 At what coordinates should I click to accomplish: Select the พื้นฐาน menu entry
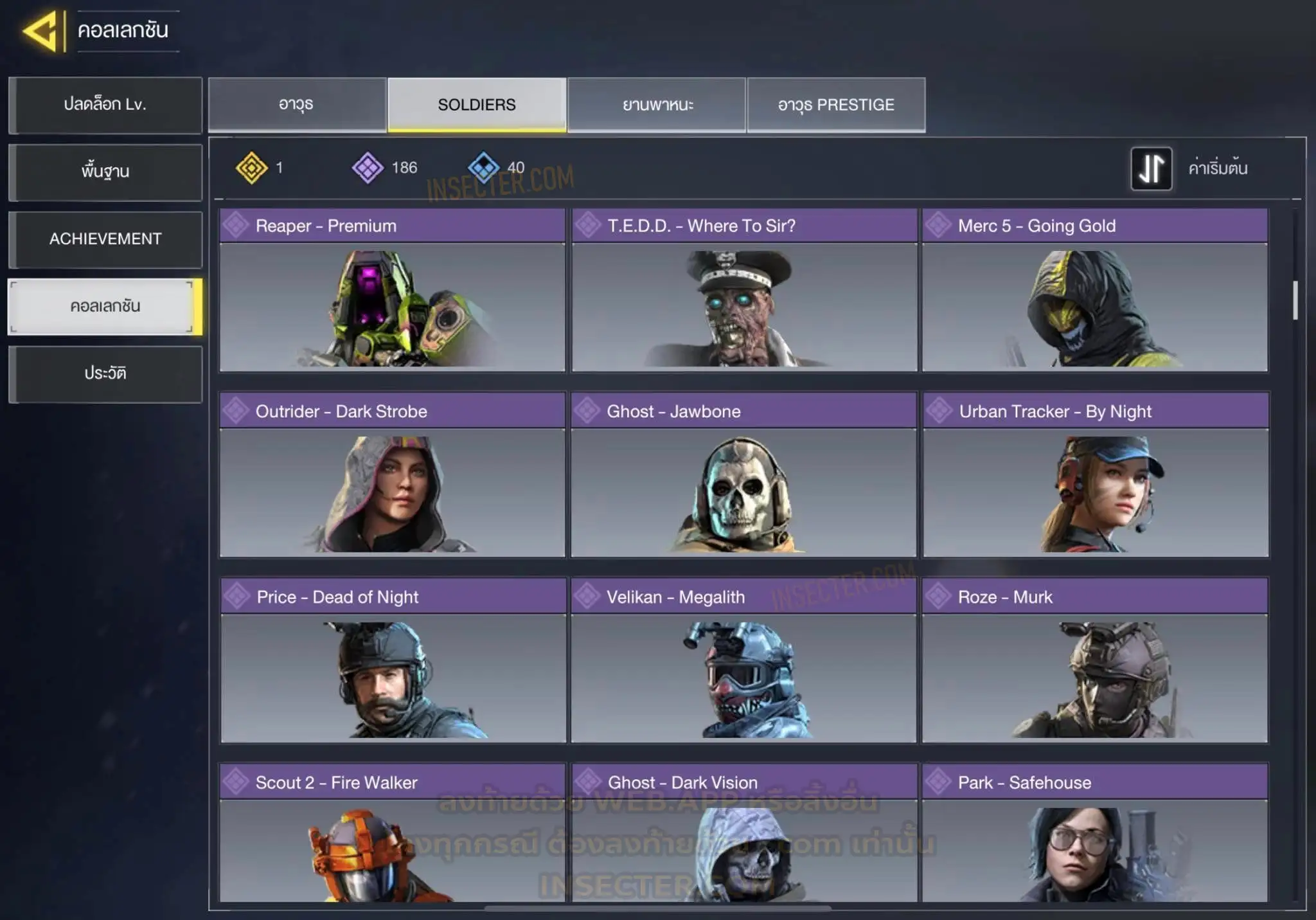click(105, 172)
